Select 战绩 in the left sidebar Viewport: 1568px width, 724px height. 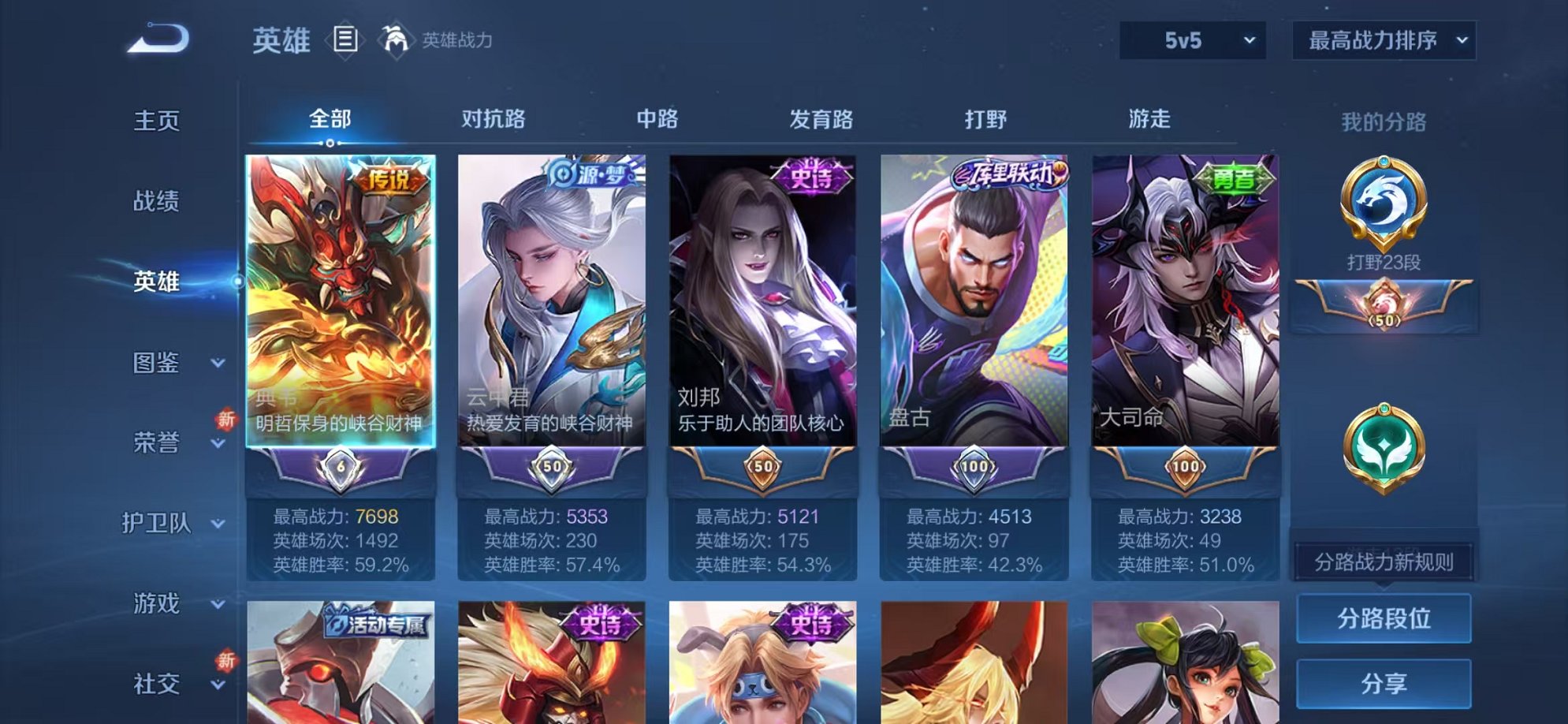point(157,203)
